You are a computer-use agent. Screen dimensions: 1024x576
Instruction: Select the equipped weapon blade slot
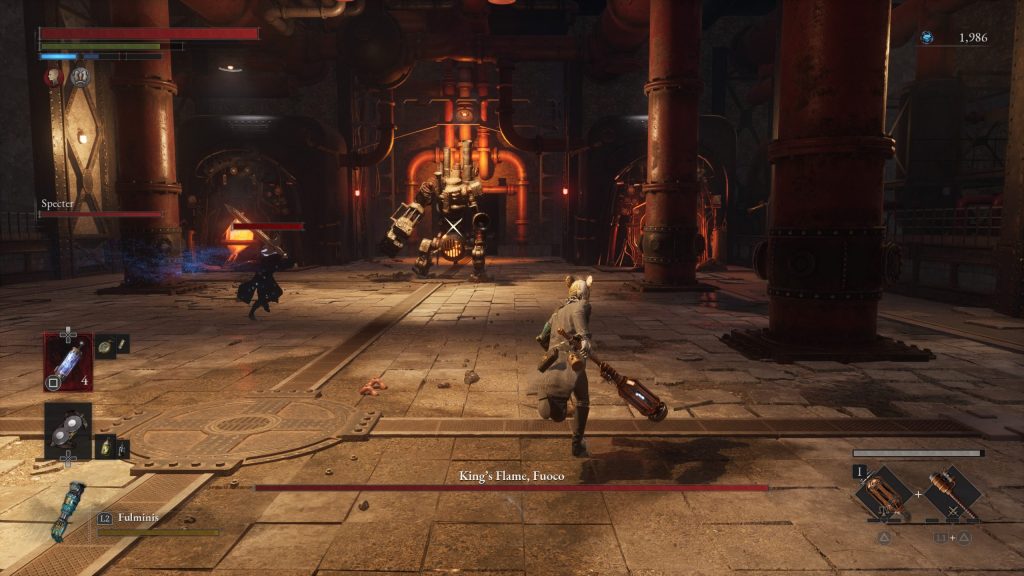click(883, 492)
